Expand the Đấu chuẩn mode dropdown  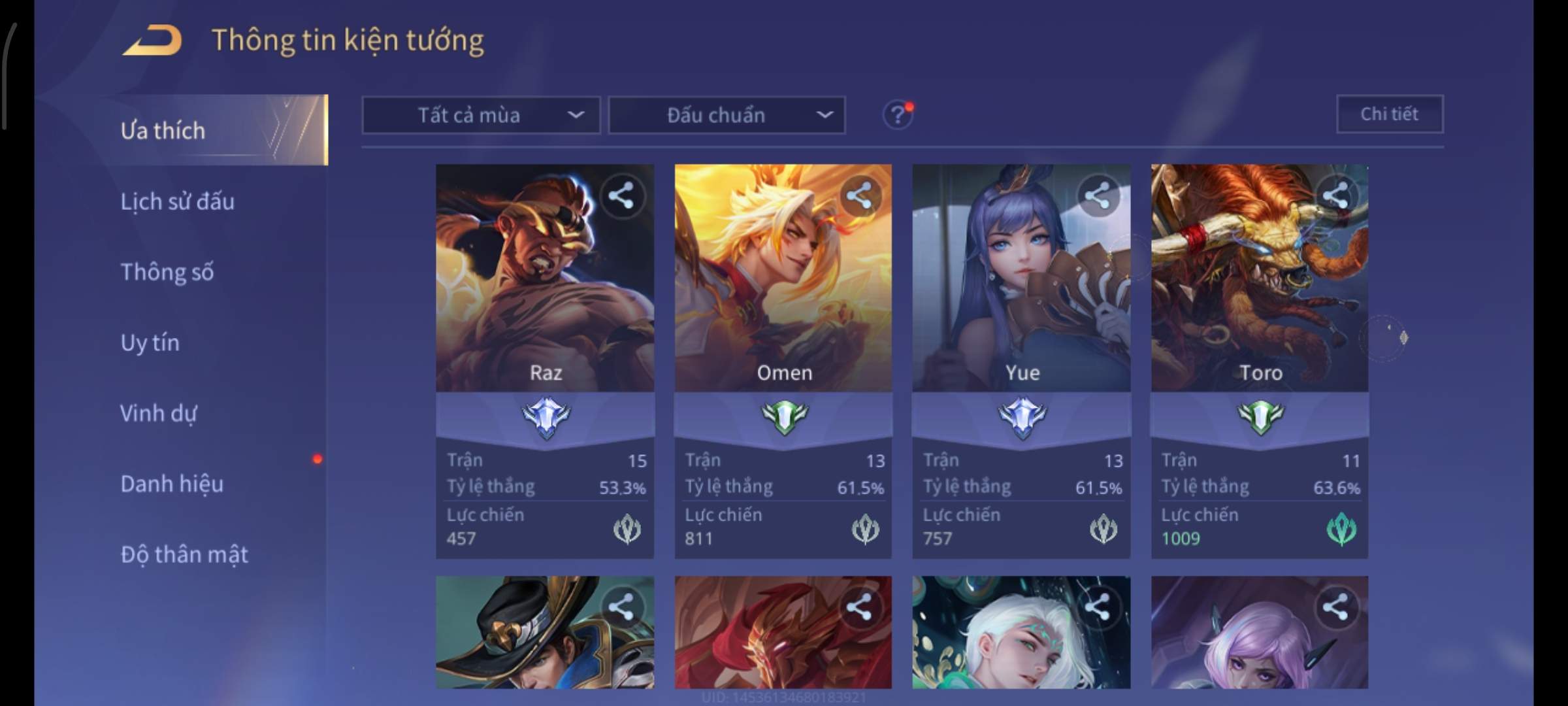click(x=727, y=116)
